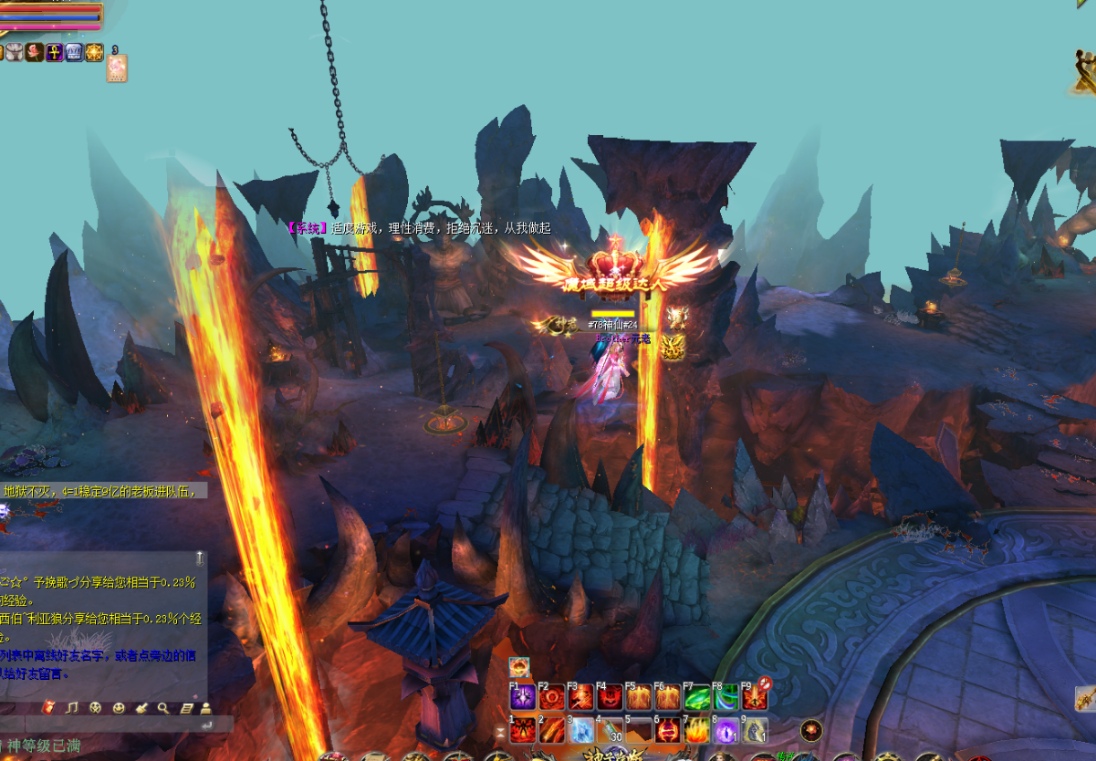Focus the chat message input box
The height and width of the screenshot is (761, 1096).
tap(100, 724)
